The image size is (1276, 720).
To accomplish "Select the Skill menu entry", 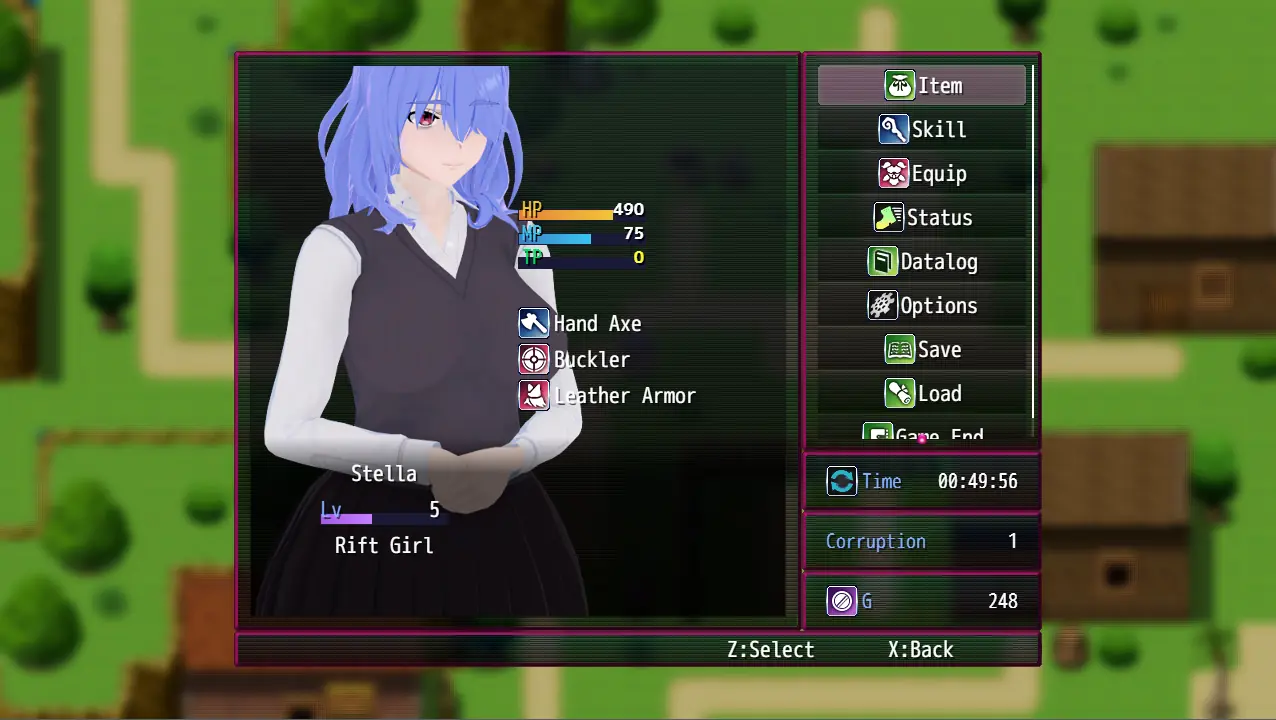I will [x=922, y=130].
